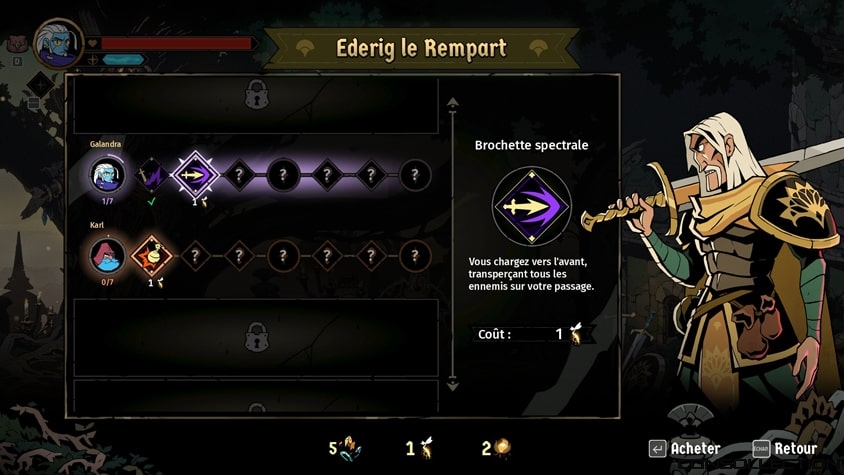This screenshot has width=844, height=475.
Task: Select Galandra's purchased skill with green checkmark
Action: [150, 176]
